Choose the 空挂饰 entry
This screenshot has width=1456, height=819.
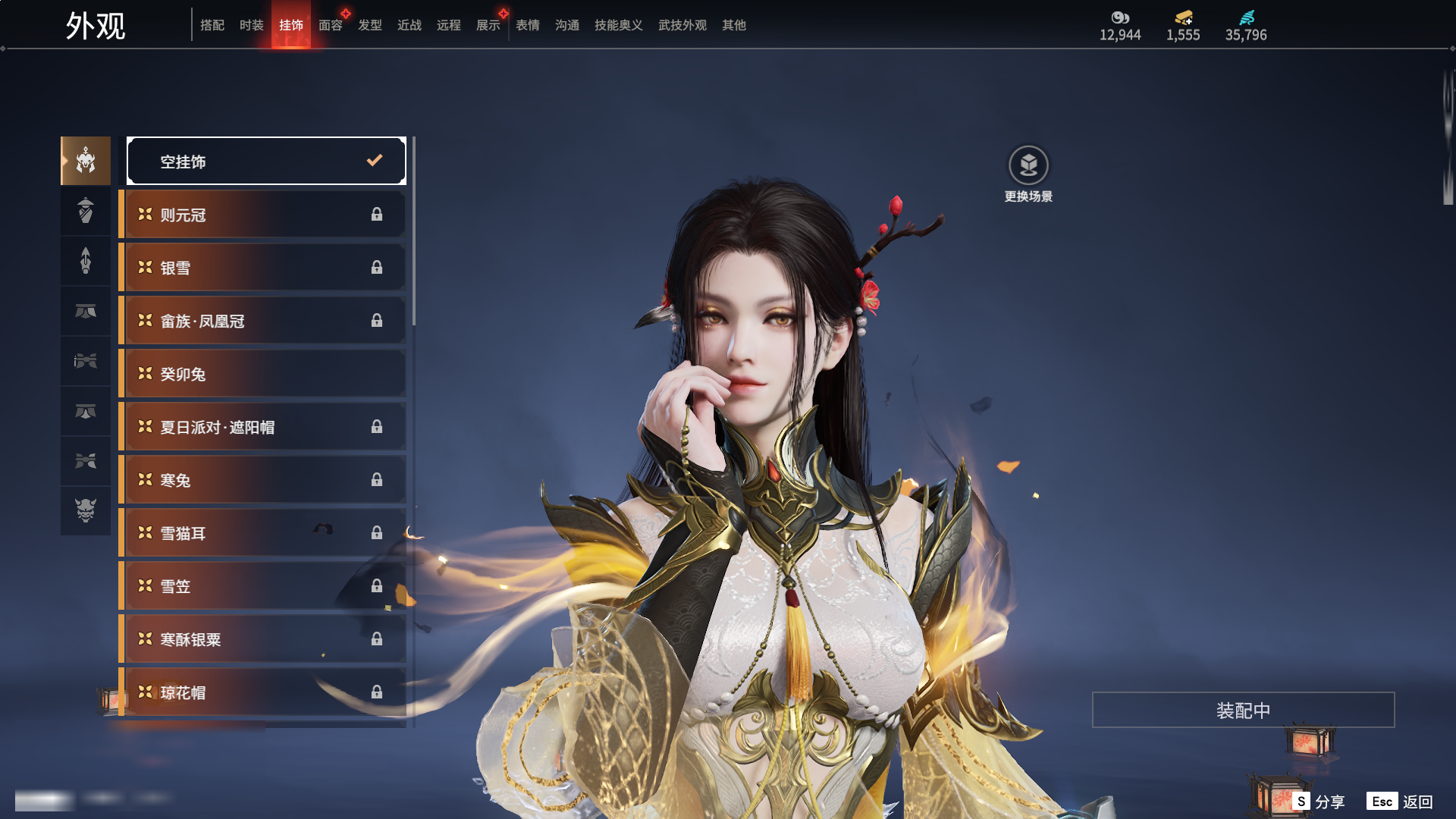(x=266, y=161)
